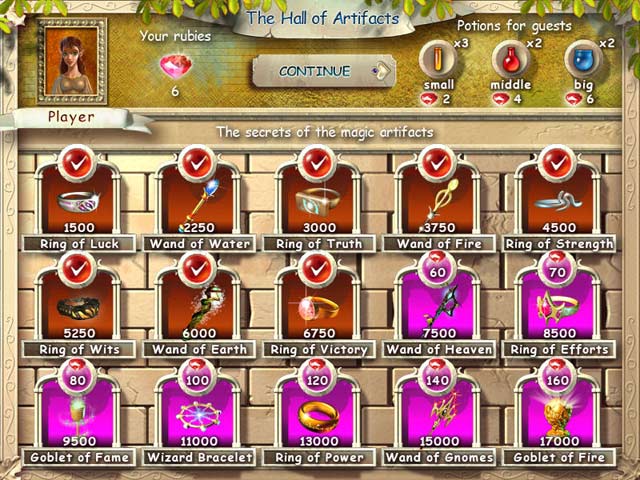Select the Ring of Power artifact
640x480 pixels.
(316, 410)
